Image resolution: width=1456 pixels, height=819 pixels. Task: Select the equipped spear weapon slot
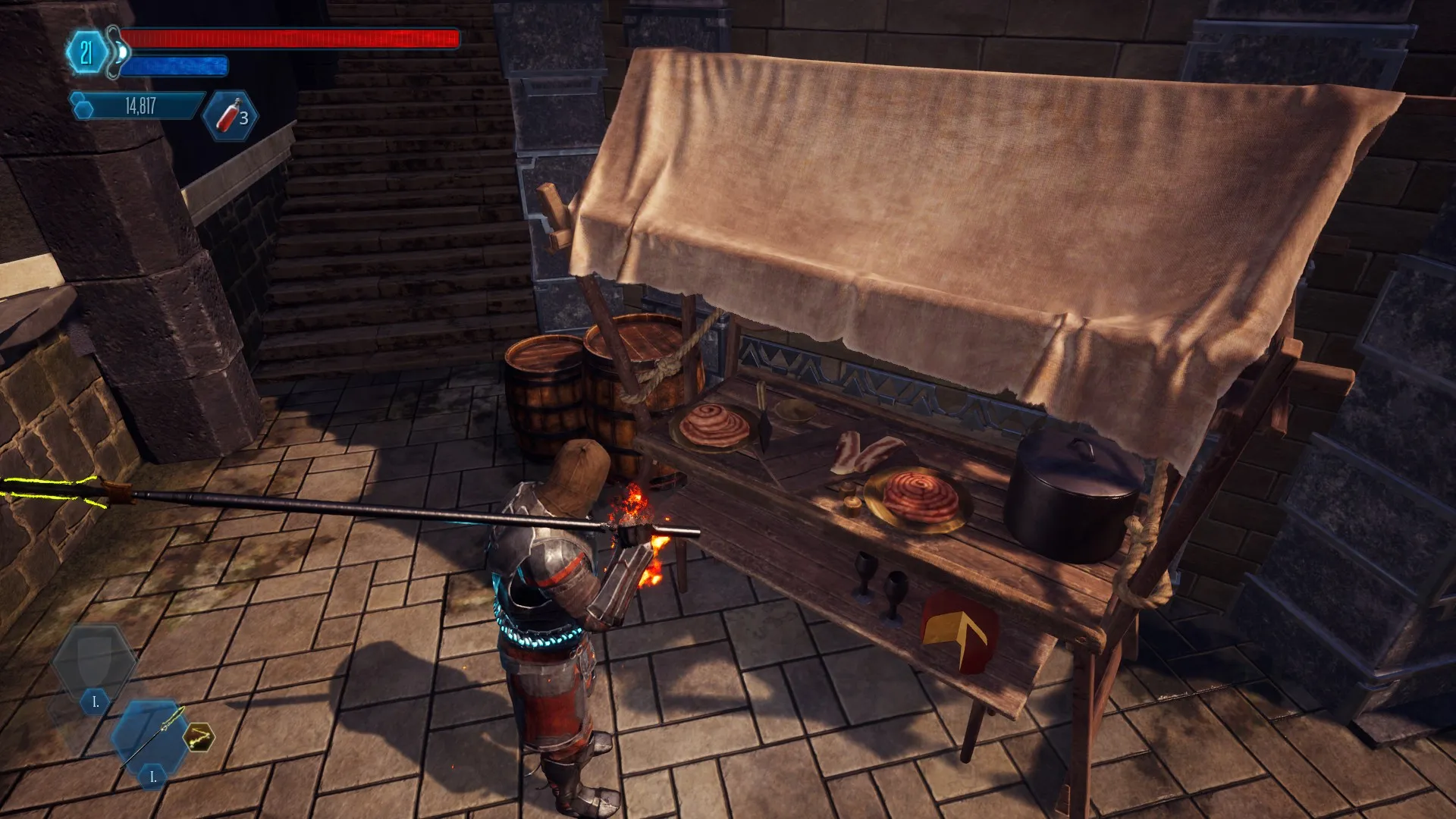click(x=152, y=736)
